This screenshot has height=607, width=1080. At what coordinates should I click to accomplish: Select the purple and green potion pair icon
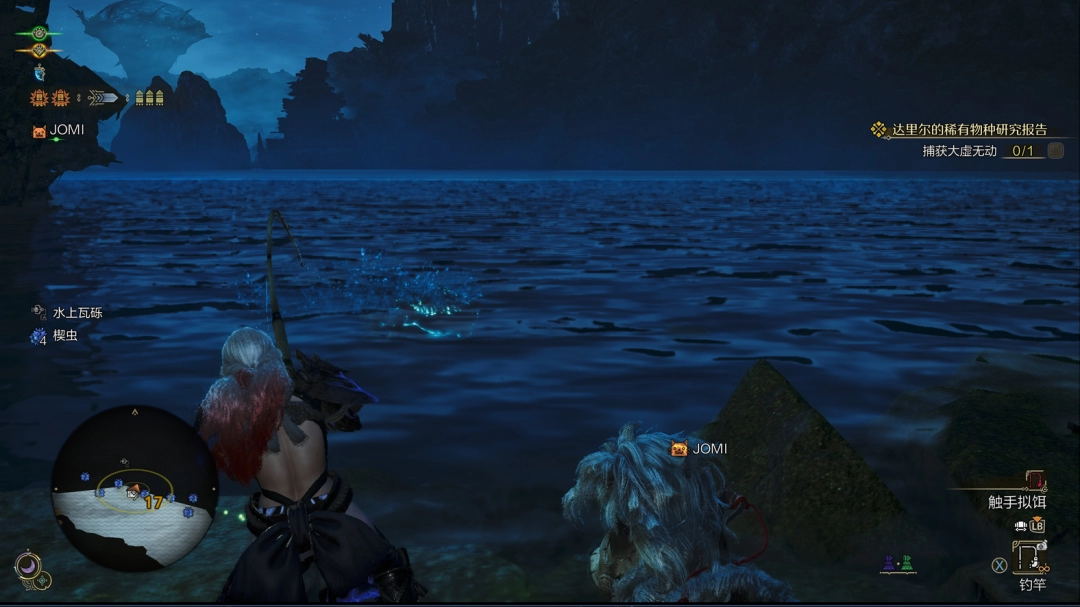(x=897, y=565)
